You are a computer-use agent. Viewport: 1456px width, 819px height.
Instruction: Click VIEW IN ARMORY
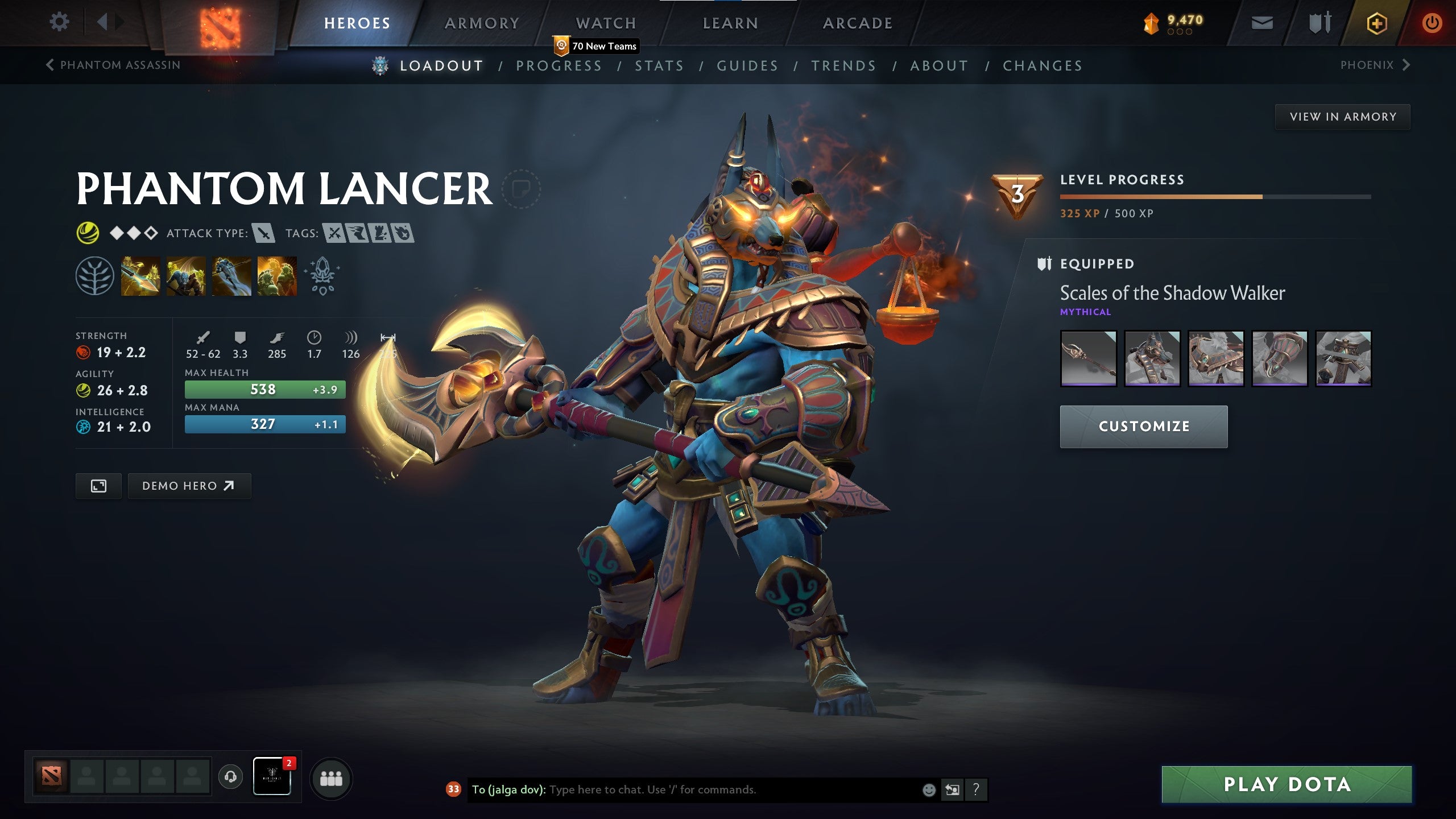1342,116
